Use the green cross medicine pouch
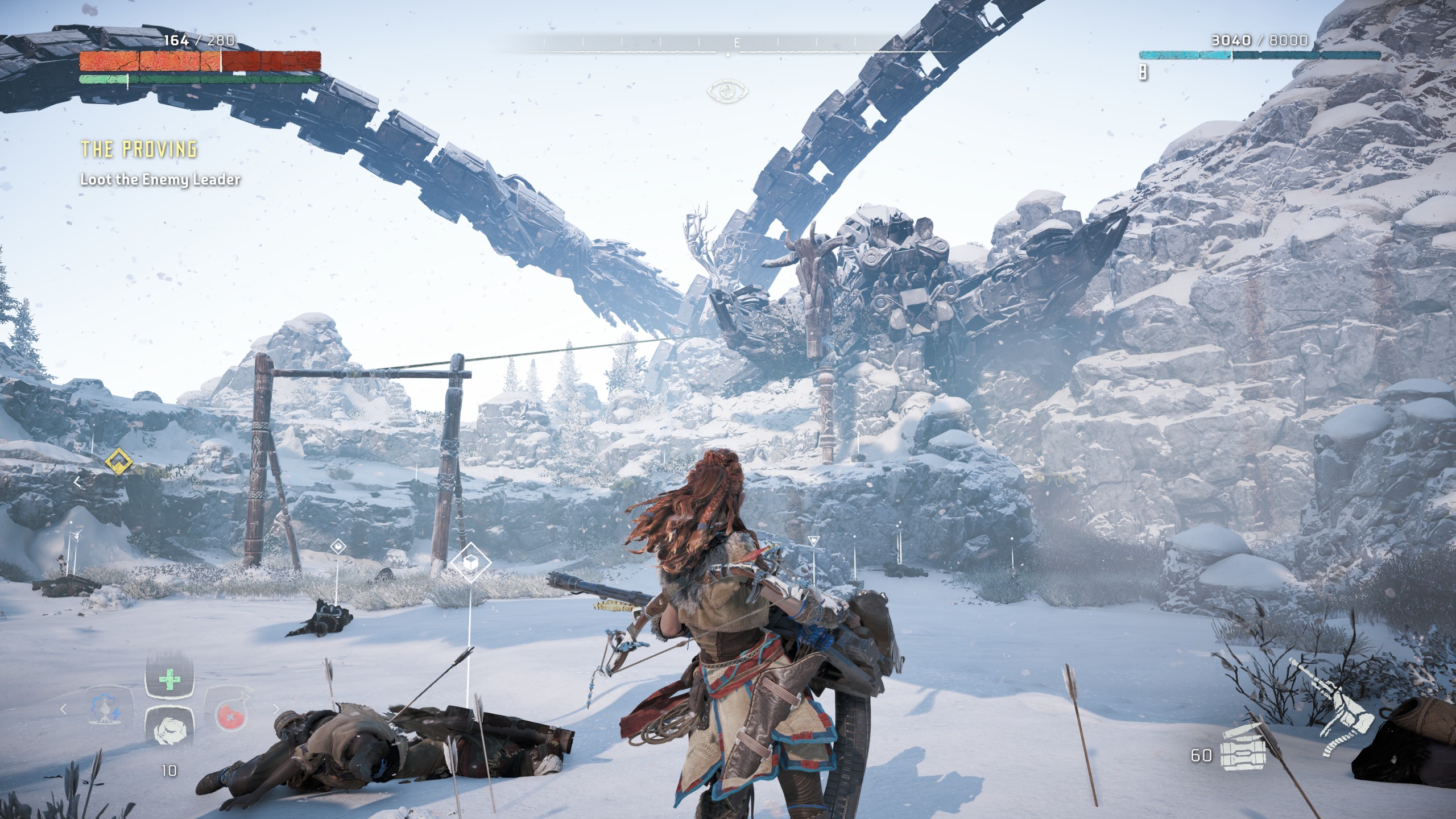This screenshot has width=1456, height=819. pyautogui.click(x=169, y=681)
